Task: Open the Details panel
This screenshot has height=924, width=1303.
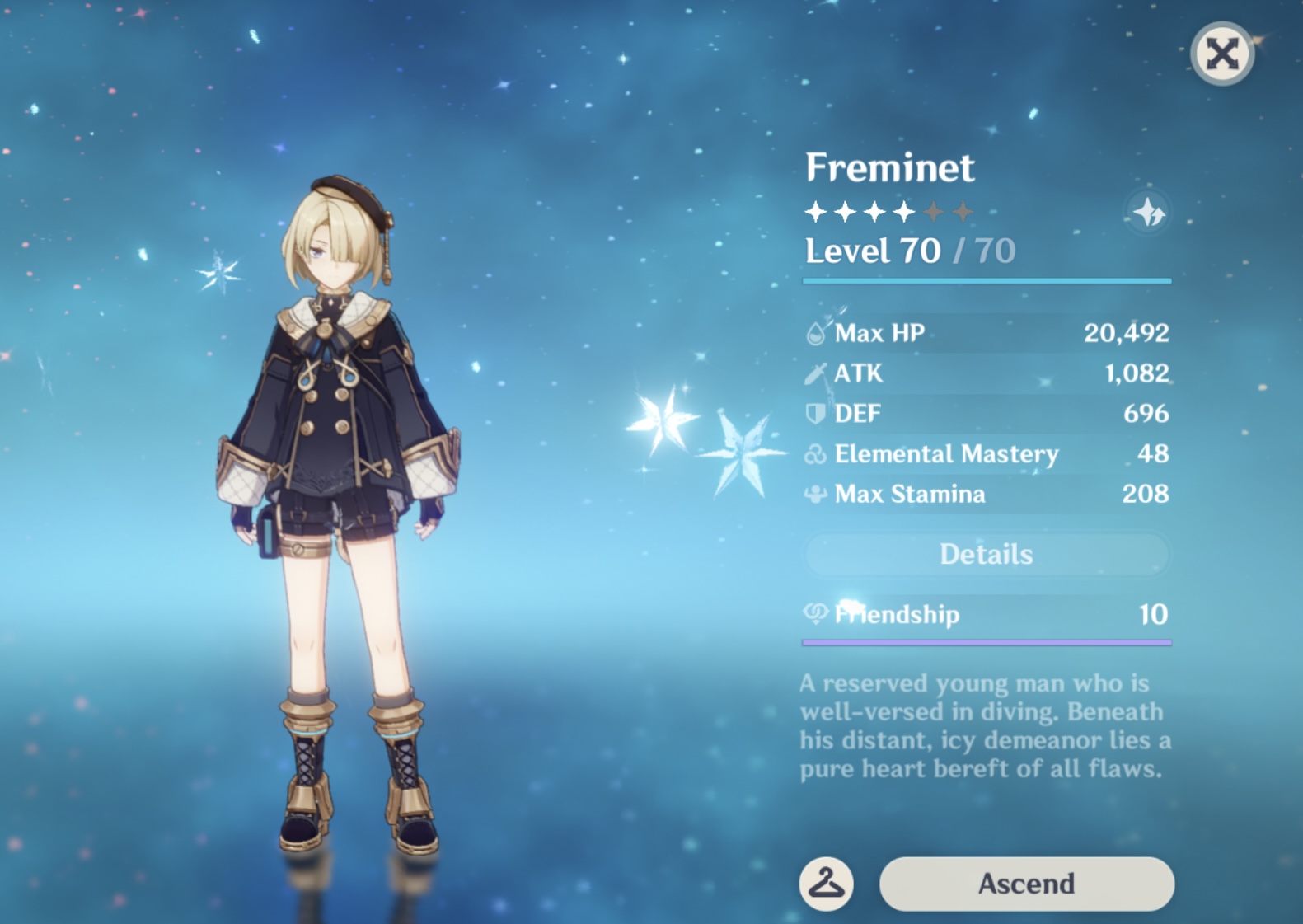Action: click(x=986, y=554)
